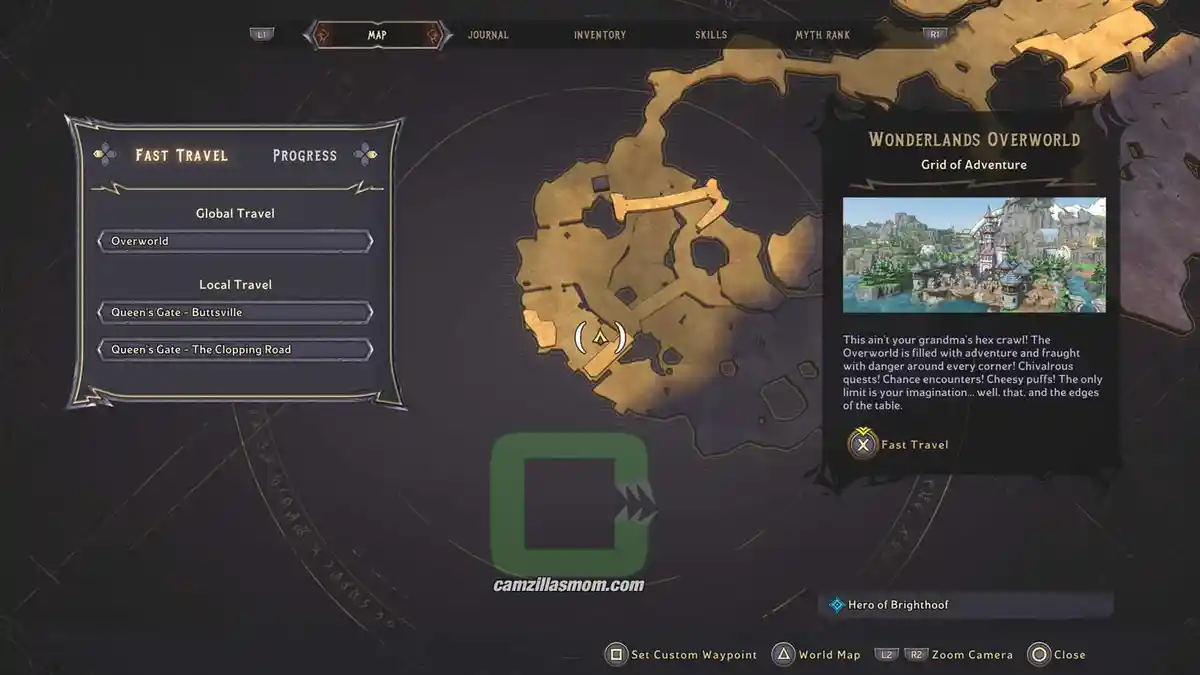Select the Fast Travel panel tab
This screenshot has width=1200, height=675.
pyautogui.click(x=182, y=155)
